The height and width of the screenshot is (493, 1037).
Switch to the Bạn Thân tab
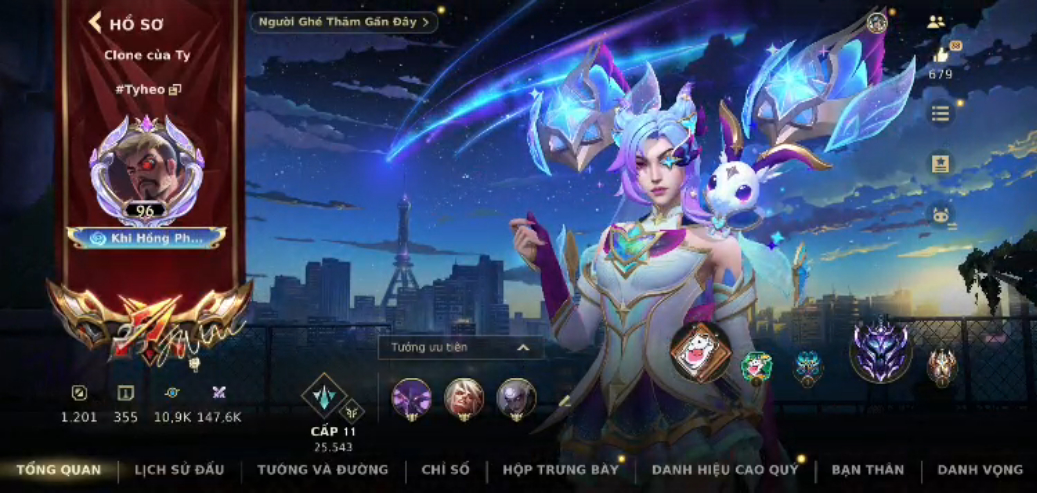[867, 470]
